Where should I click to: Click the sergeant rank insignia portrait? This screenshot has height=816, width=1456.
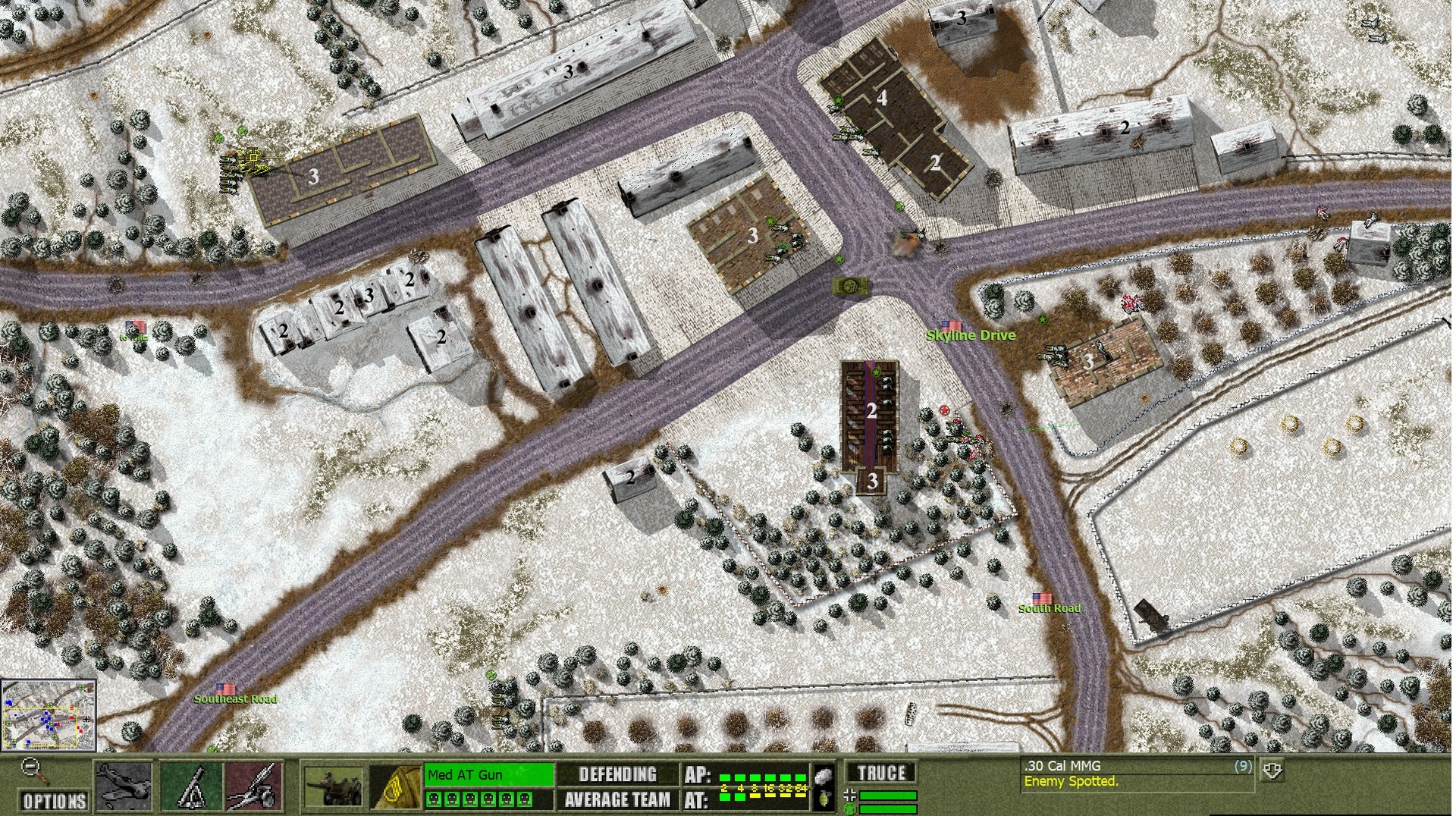[395, 786]
